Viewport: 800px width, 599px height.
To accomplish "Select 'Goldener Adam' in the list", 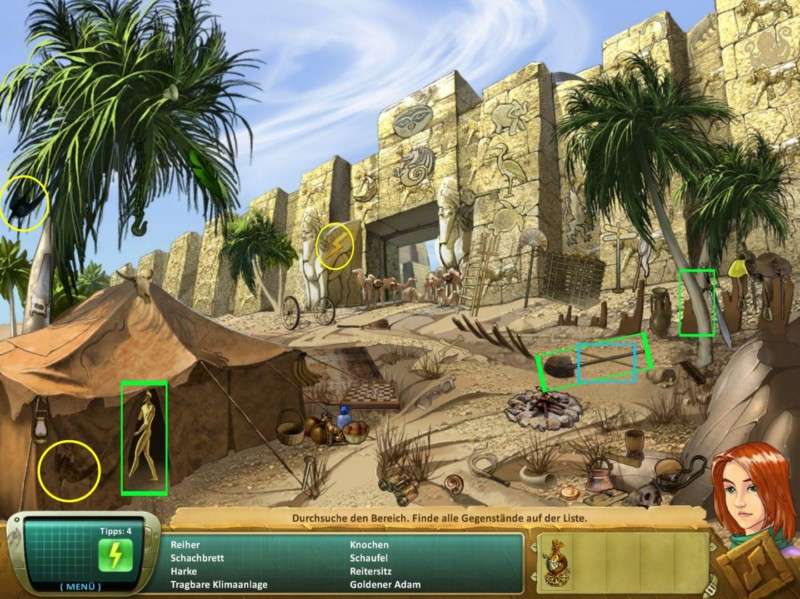I will (x=385, y=585).
